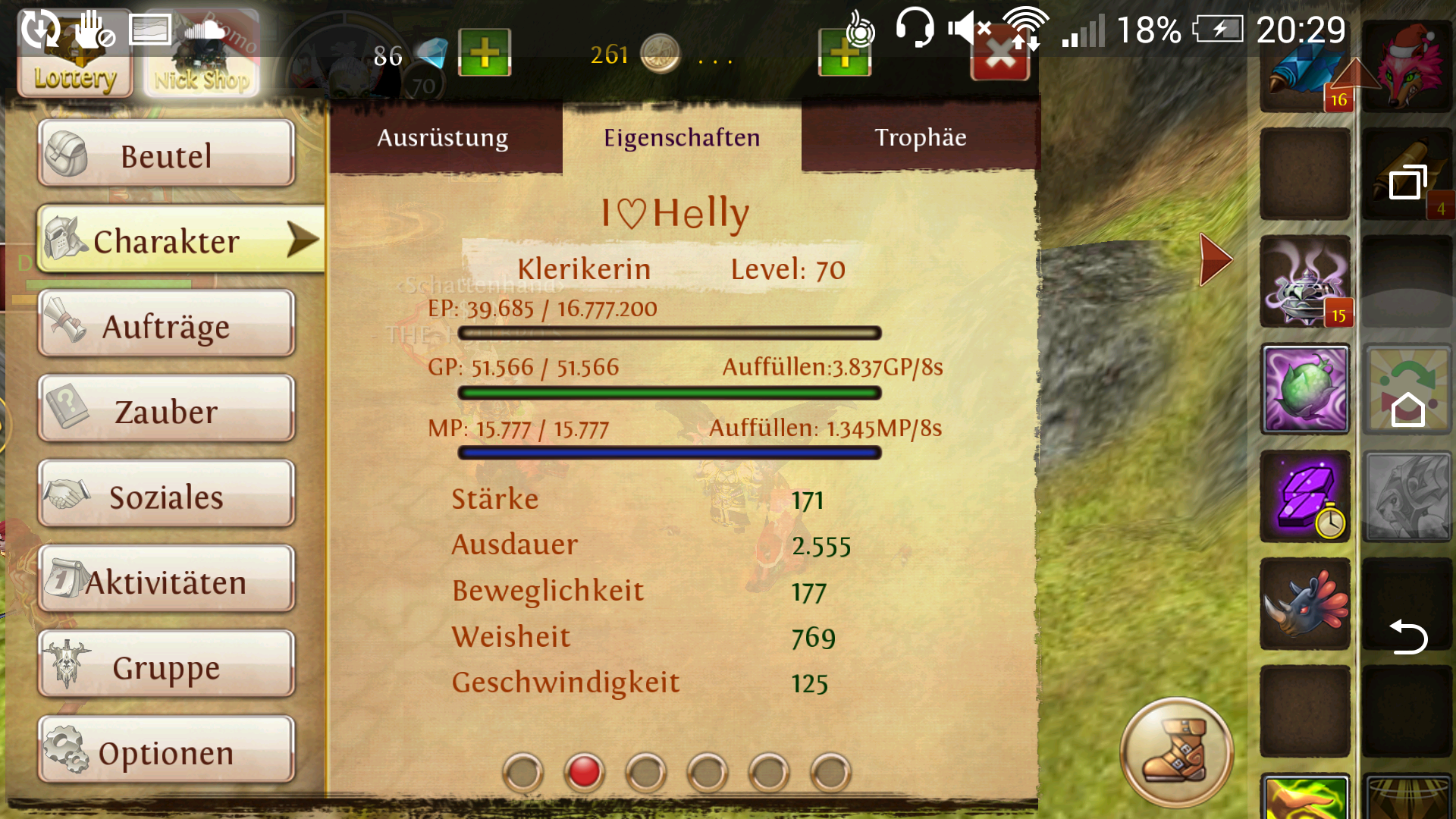Switch to the Ausrüstung tab
Screen dimensions: 1456x819
point(443,137)
